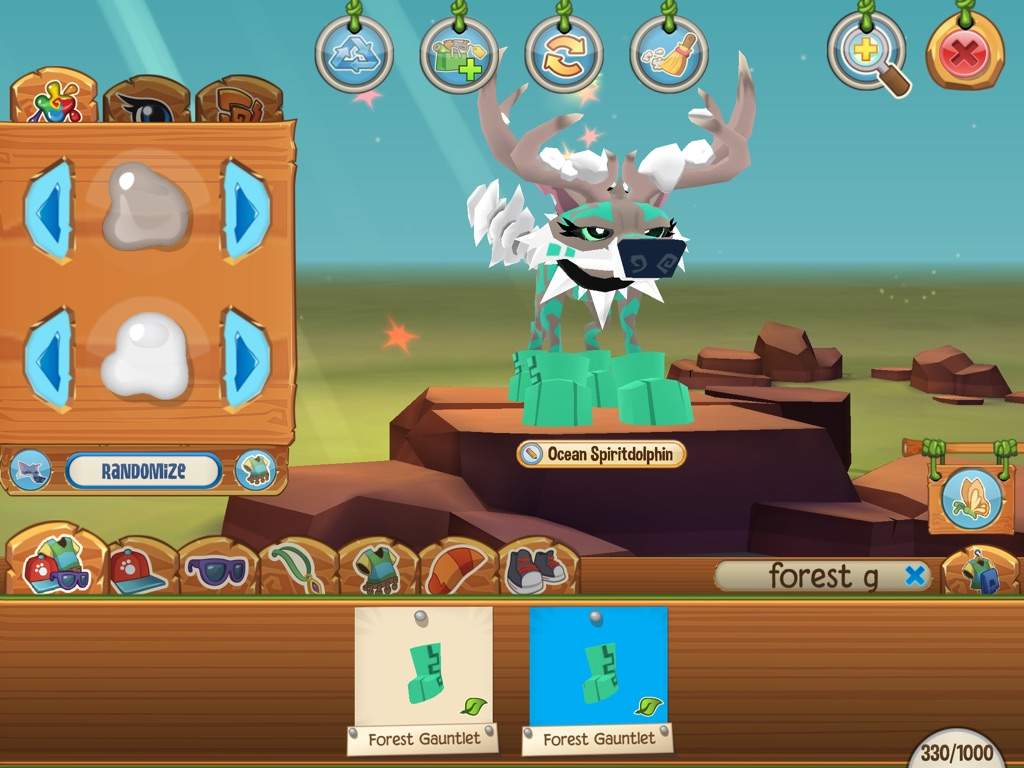Open the green bag with plus sign

[459, 54]
